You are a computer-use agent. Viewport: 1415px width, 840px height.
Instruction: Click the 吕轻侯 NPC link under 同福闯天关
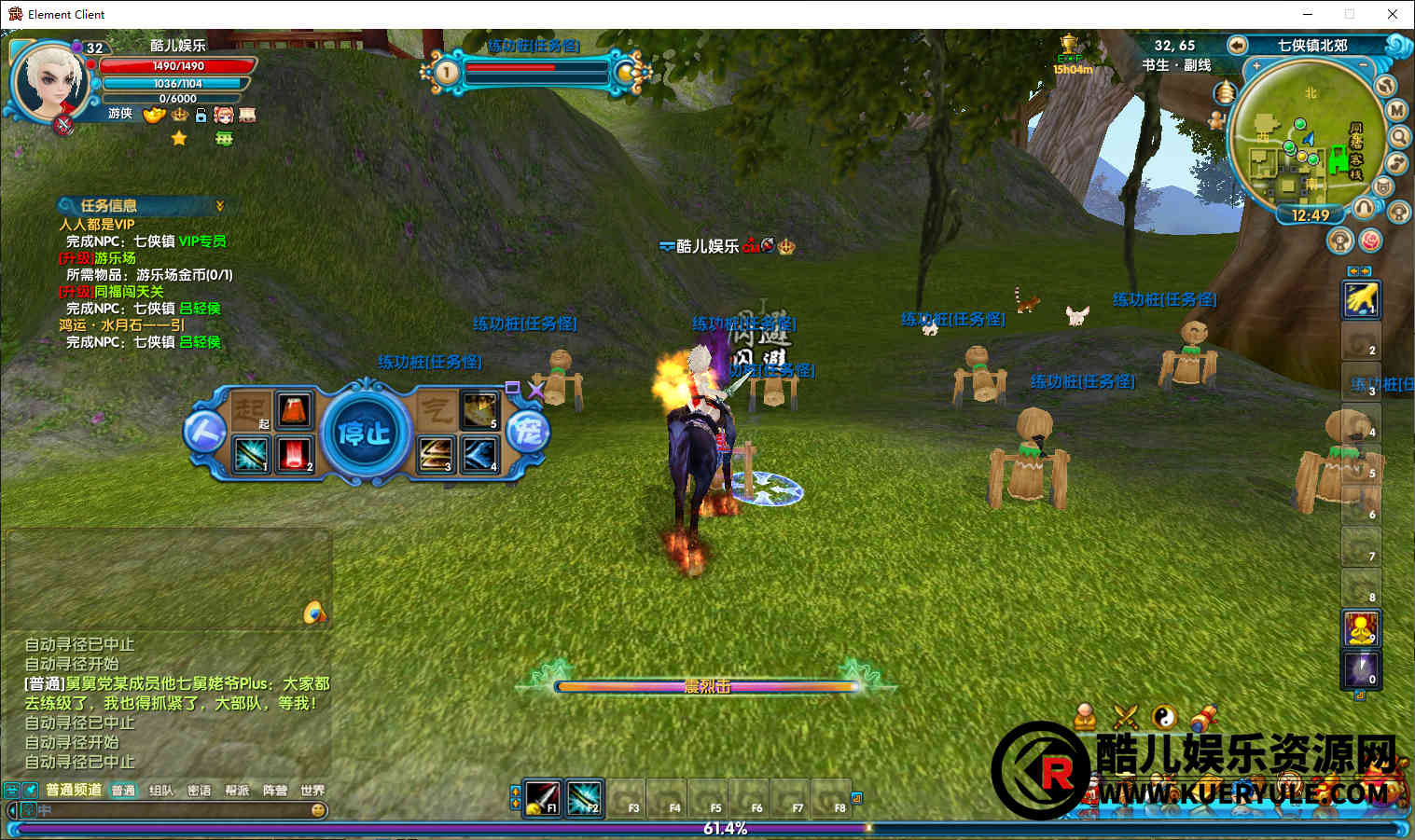pyautogui.click(x=200, y=309)
